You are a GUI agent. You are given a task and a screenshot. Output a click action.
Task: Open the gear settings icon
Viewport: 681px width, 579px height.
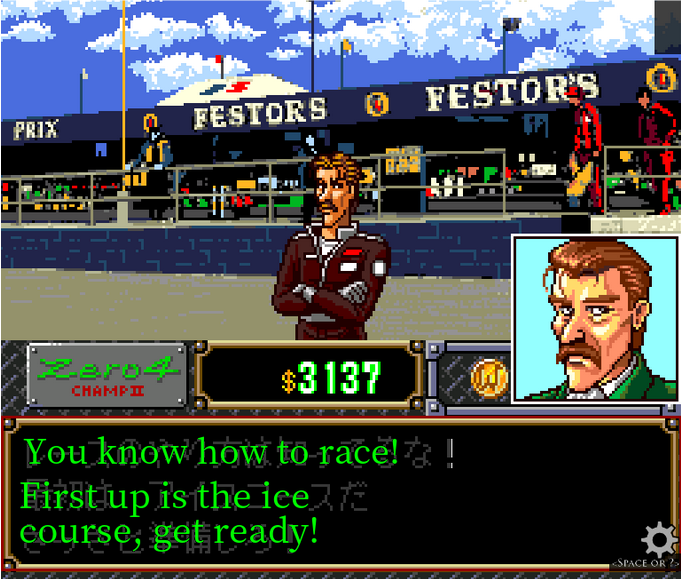coord(658,540)
